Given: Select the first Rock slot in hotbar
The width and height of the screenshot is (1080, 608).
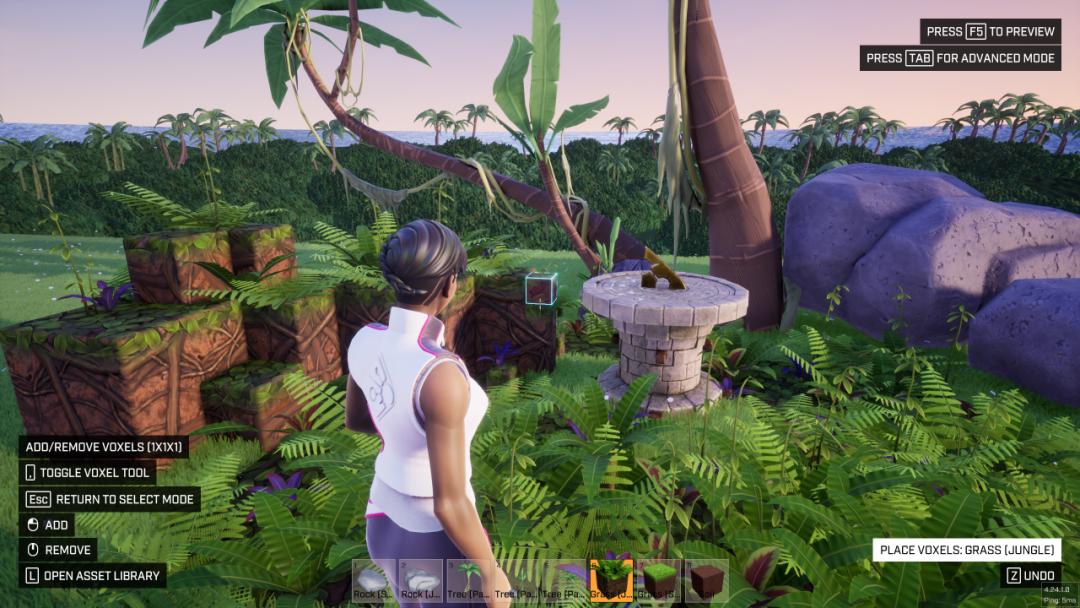Looking at the screenshot, I should pyautogui.click(x=373, y=581).
